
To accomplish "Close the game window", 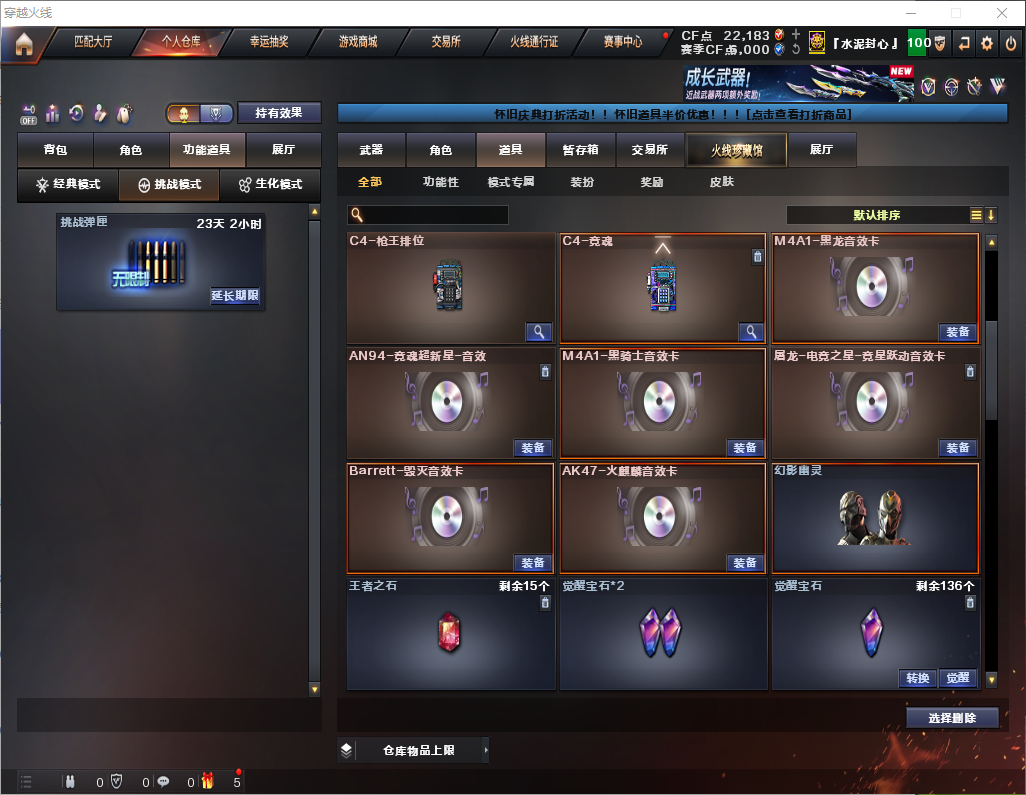I will [1002, 13].
